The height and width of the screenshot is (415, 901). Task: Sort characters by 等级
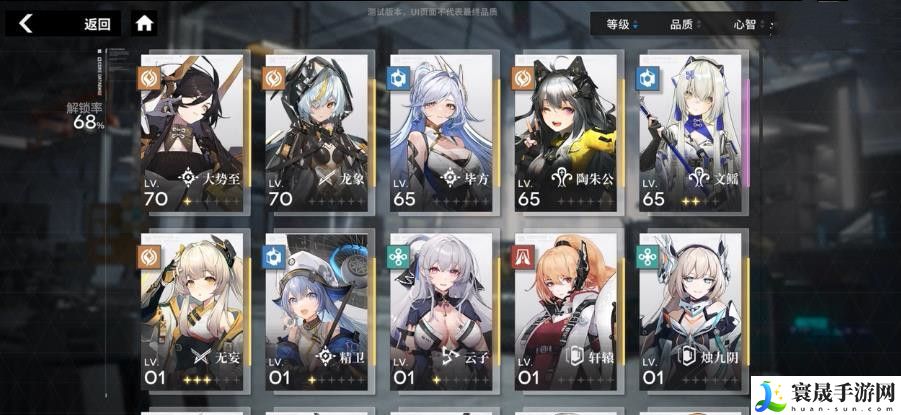(x=622, y=24)
